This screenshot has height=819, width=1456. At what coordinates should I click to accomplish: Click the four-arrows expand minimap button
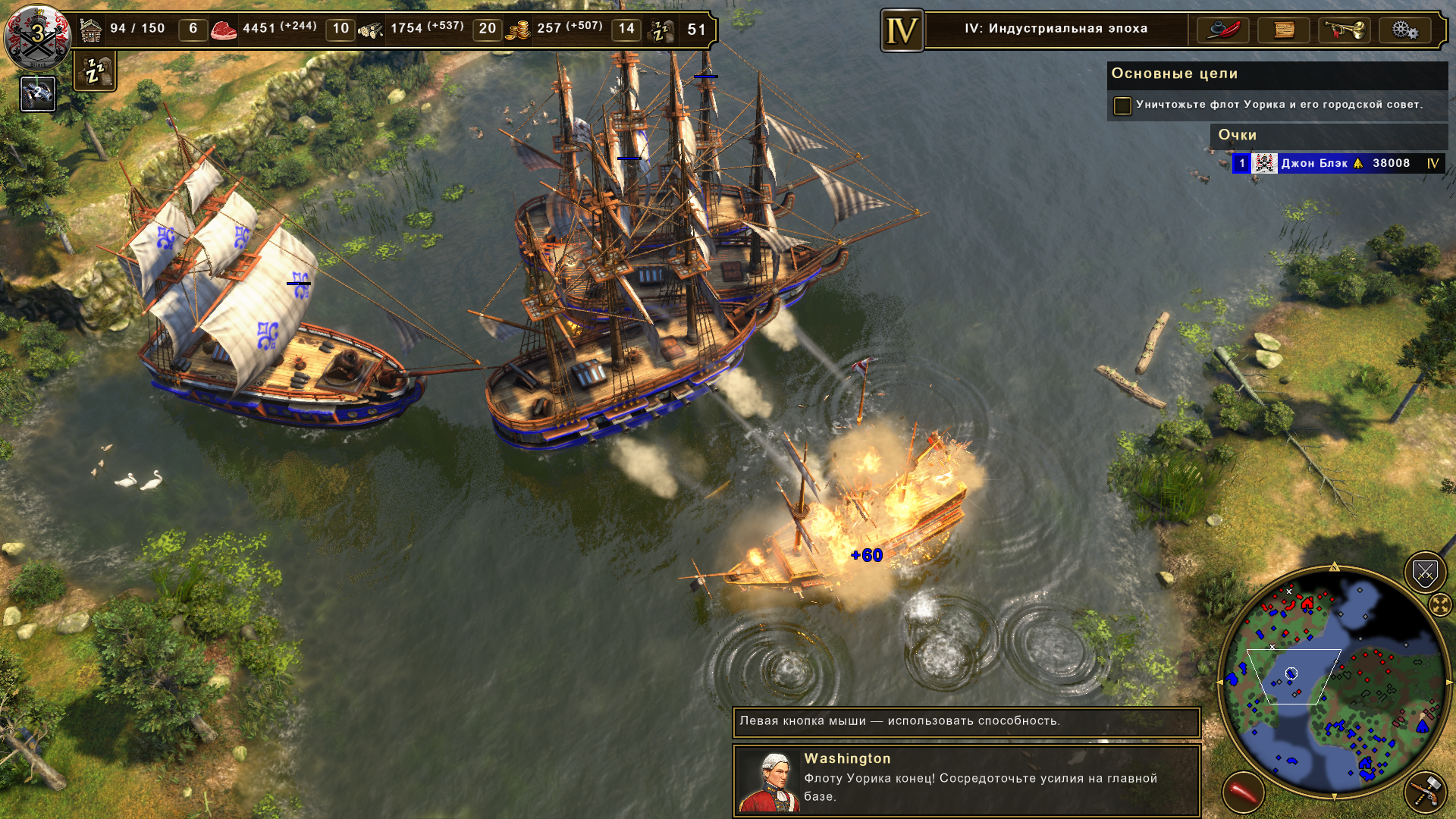tap(1439, 604)
